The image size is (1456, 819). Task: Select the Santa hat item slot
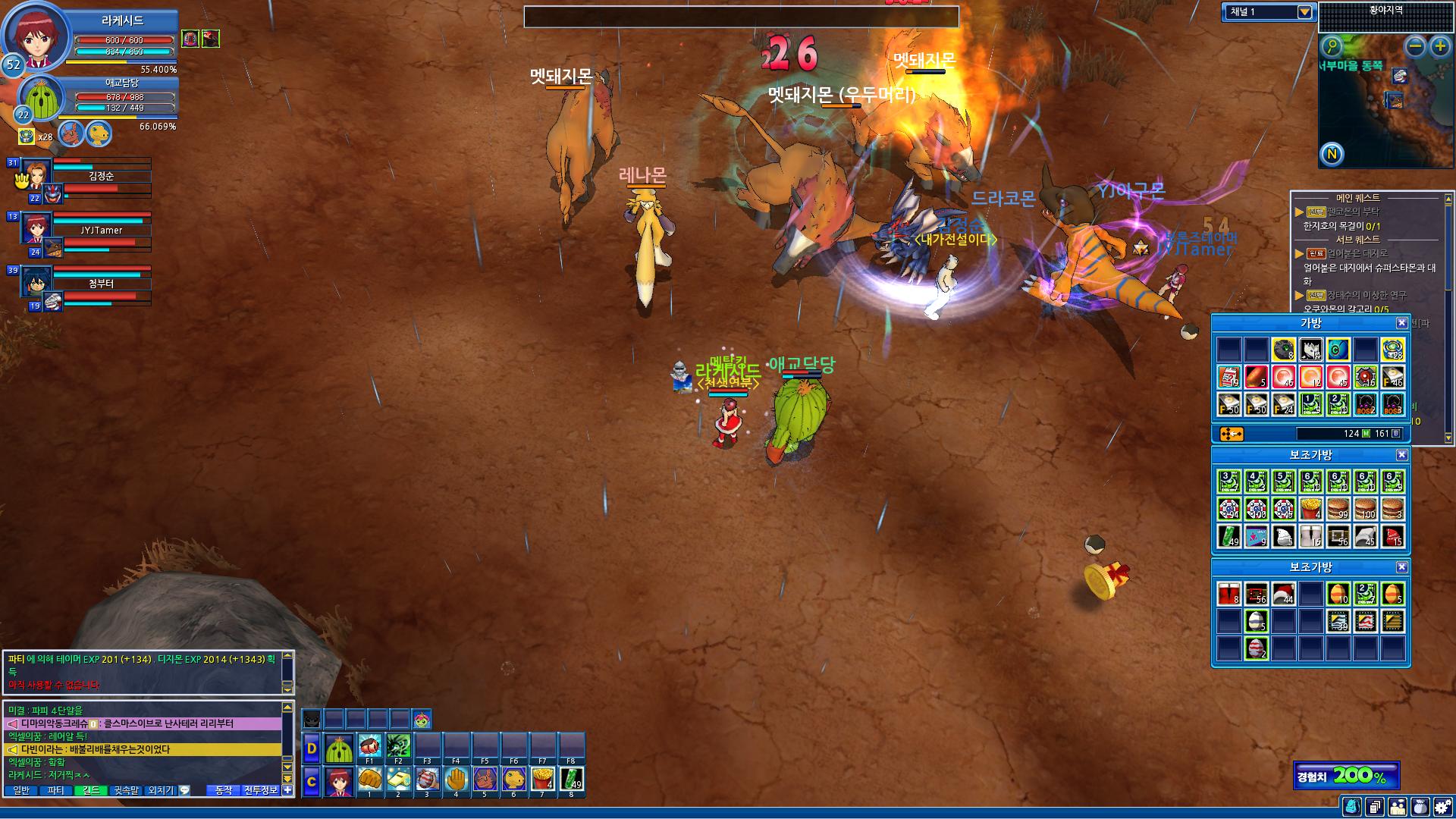[x=1283, y=594]
